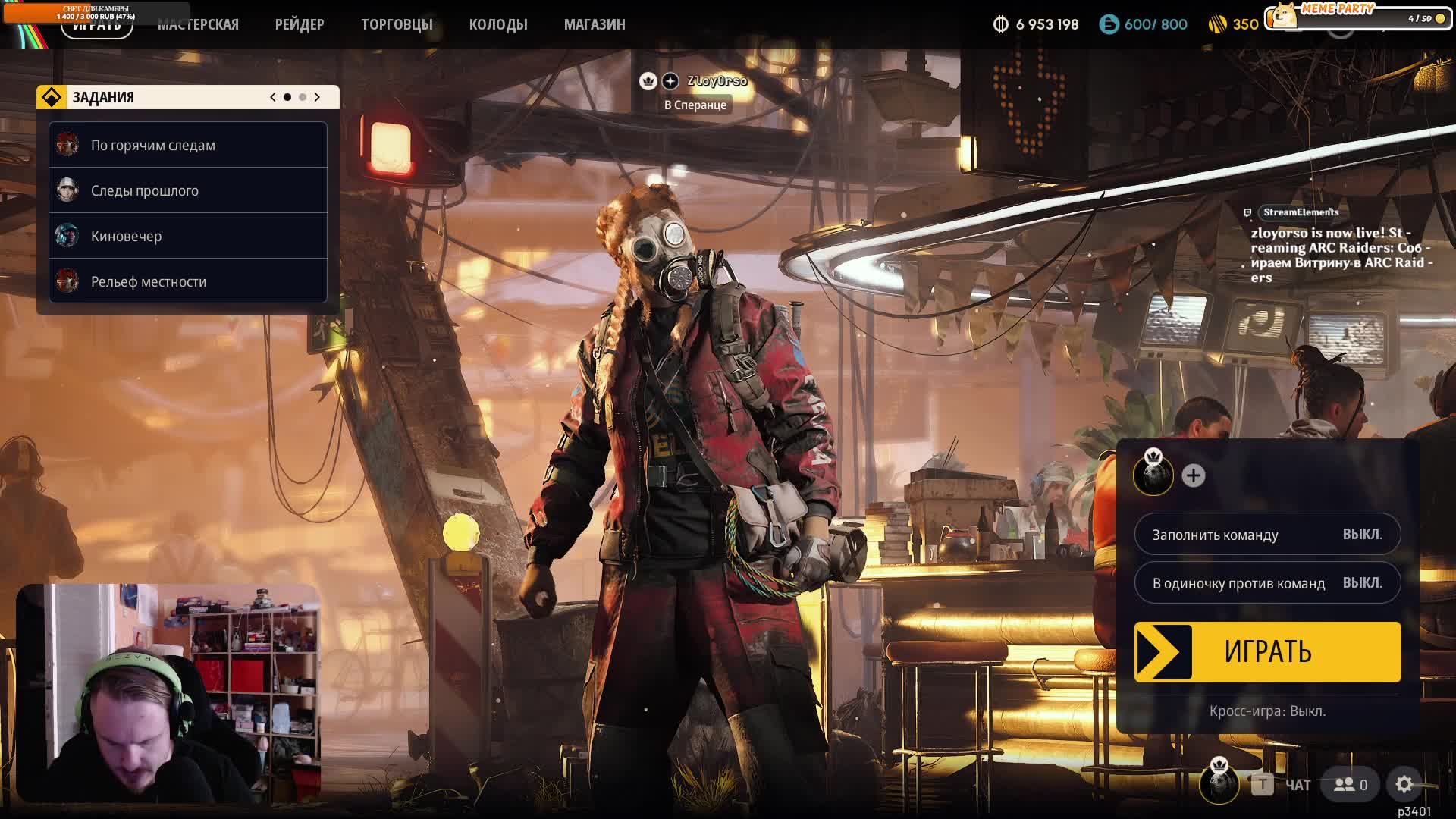Select the По горячим следам quest
This screenshot has height=819, width=1456.
pyautogui.click(x=188, y=145)
